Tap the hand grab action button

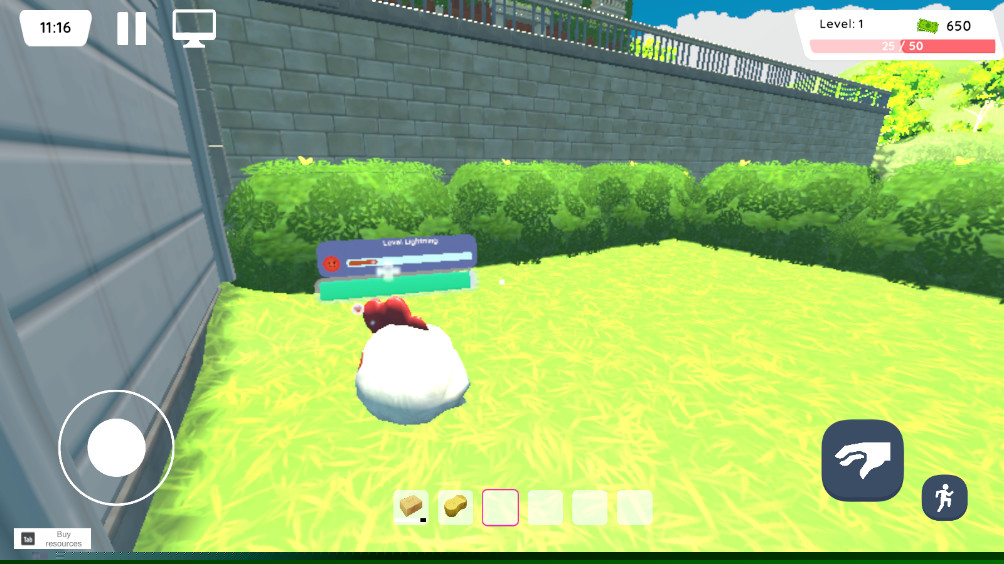point(862,460)
